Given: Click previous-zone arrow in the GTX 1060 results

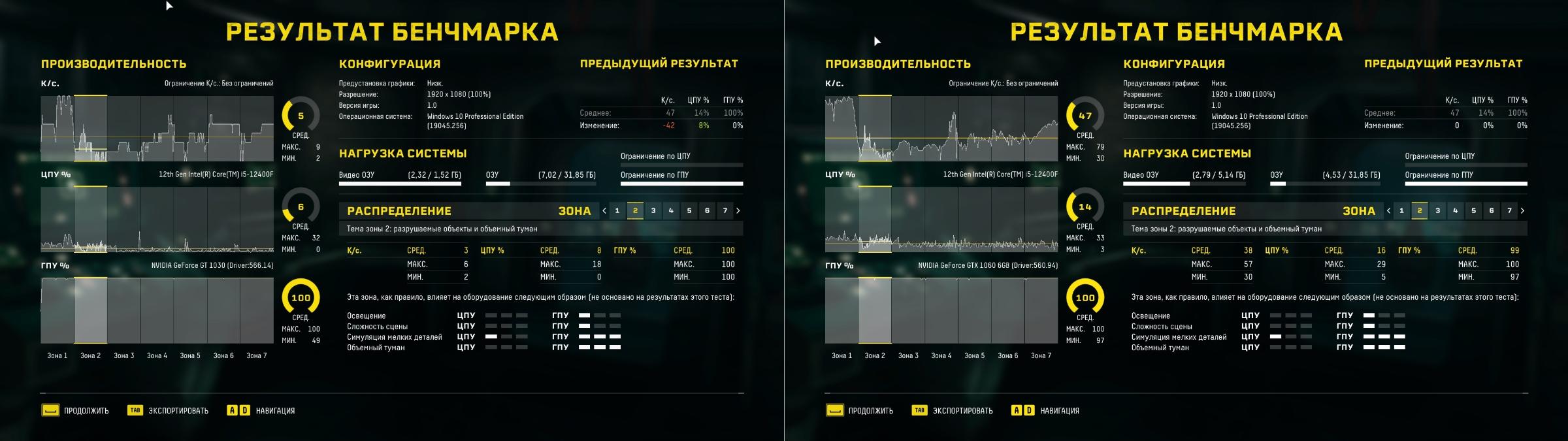Looking at the screenshot, I should [x=1388, y=210].
